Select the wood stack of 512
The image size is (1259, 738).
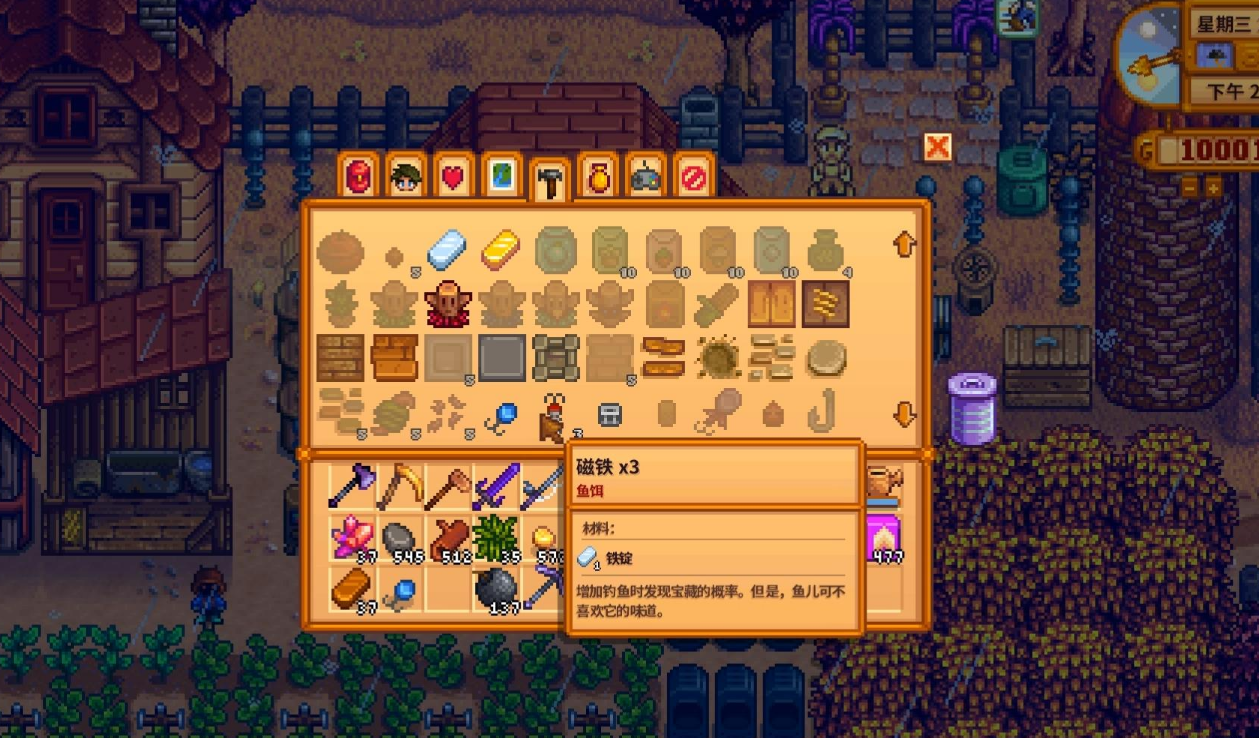[x=447, y=538]
